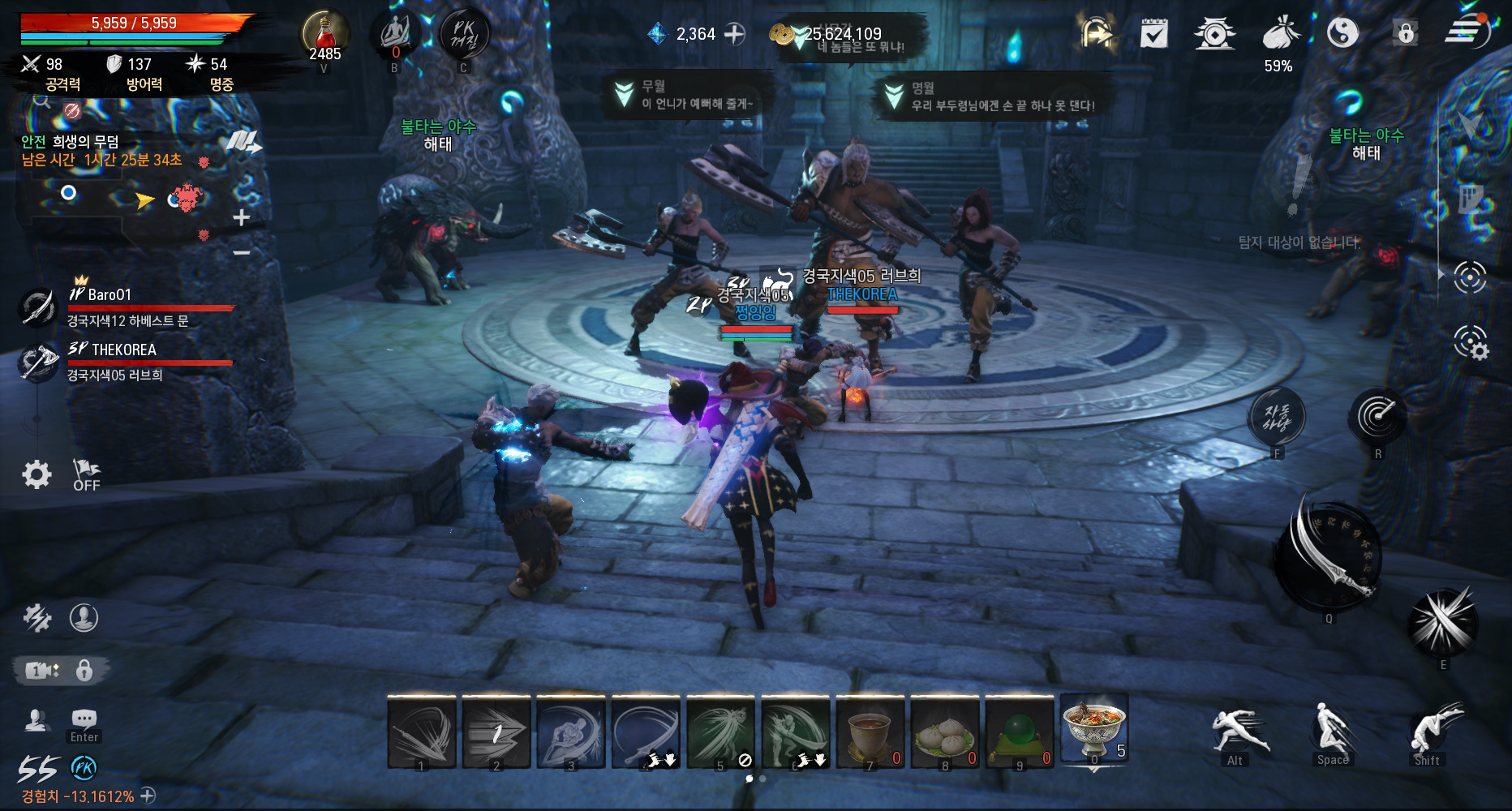Zoom in the minimap with plus
Screen dimensions: 1512x811
pyautogui.click(x=241, y=217)
